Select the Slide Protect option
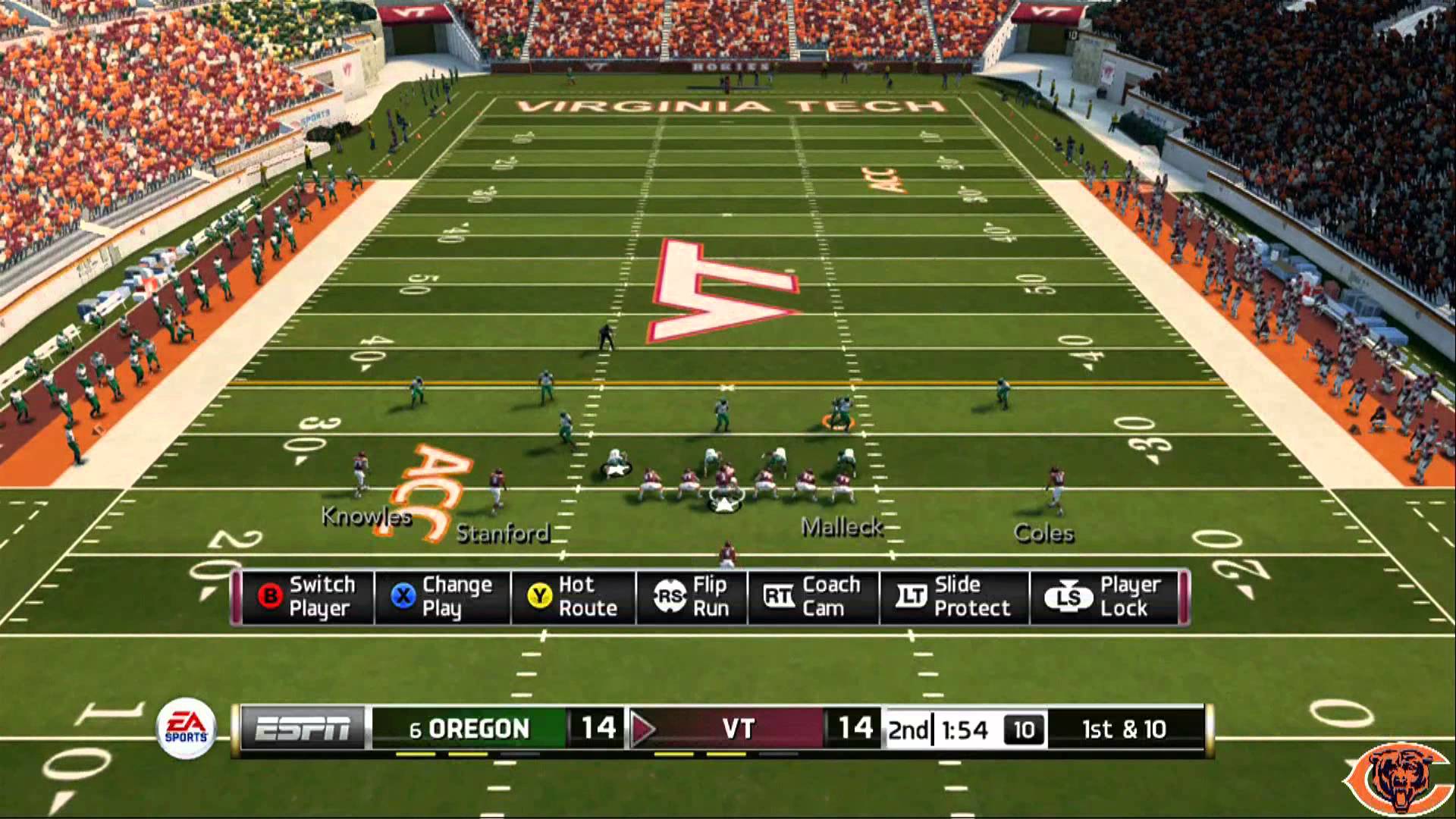 point(954,597)
